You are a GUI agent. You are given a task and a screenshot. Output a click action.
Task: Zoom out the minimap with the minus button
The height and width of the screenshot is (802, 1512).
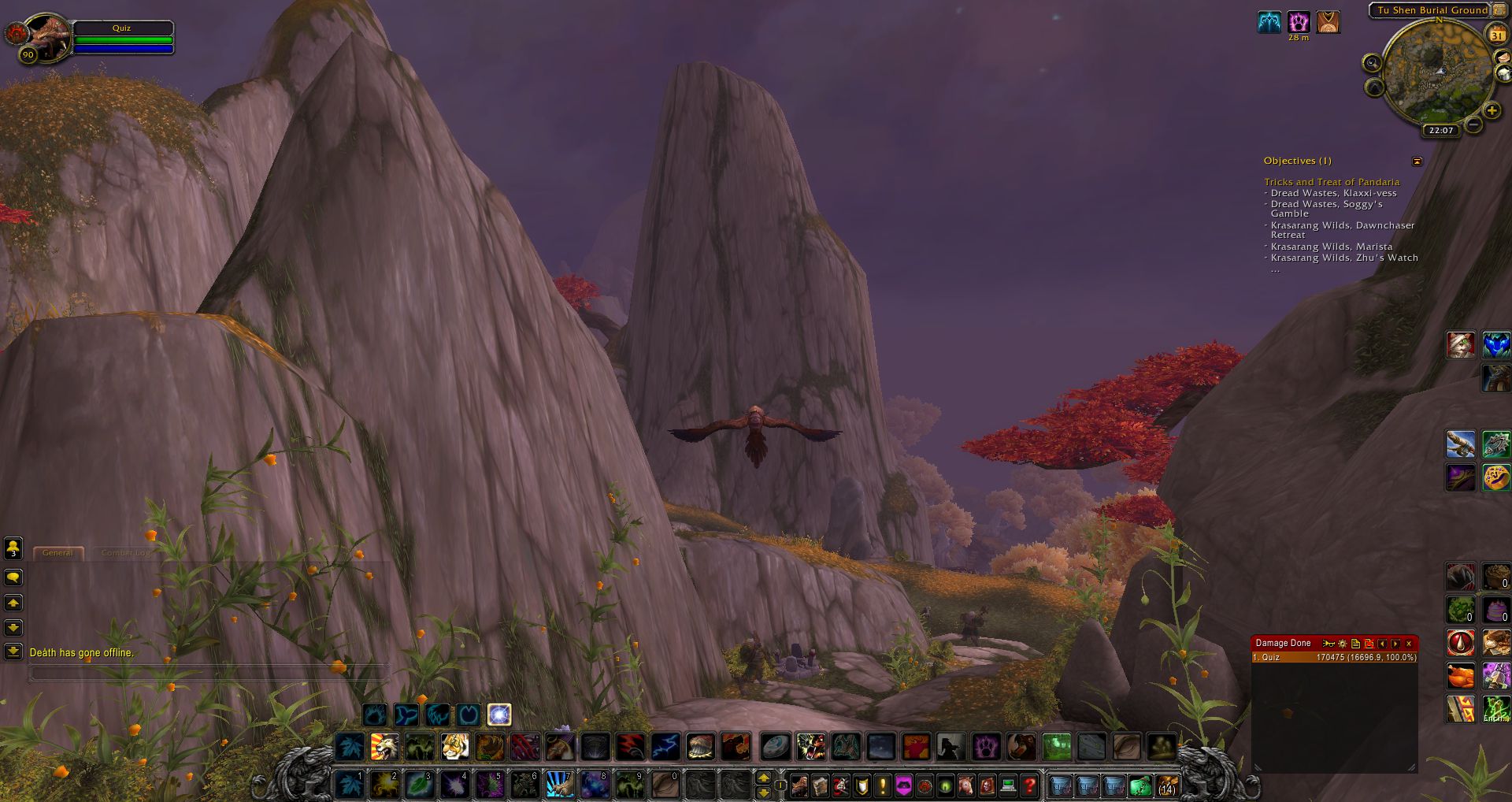[x=1474, y=124]
